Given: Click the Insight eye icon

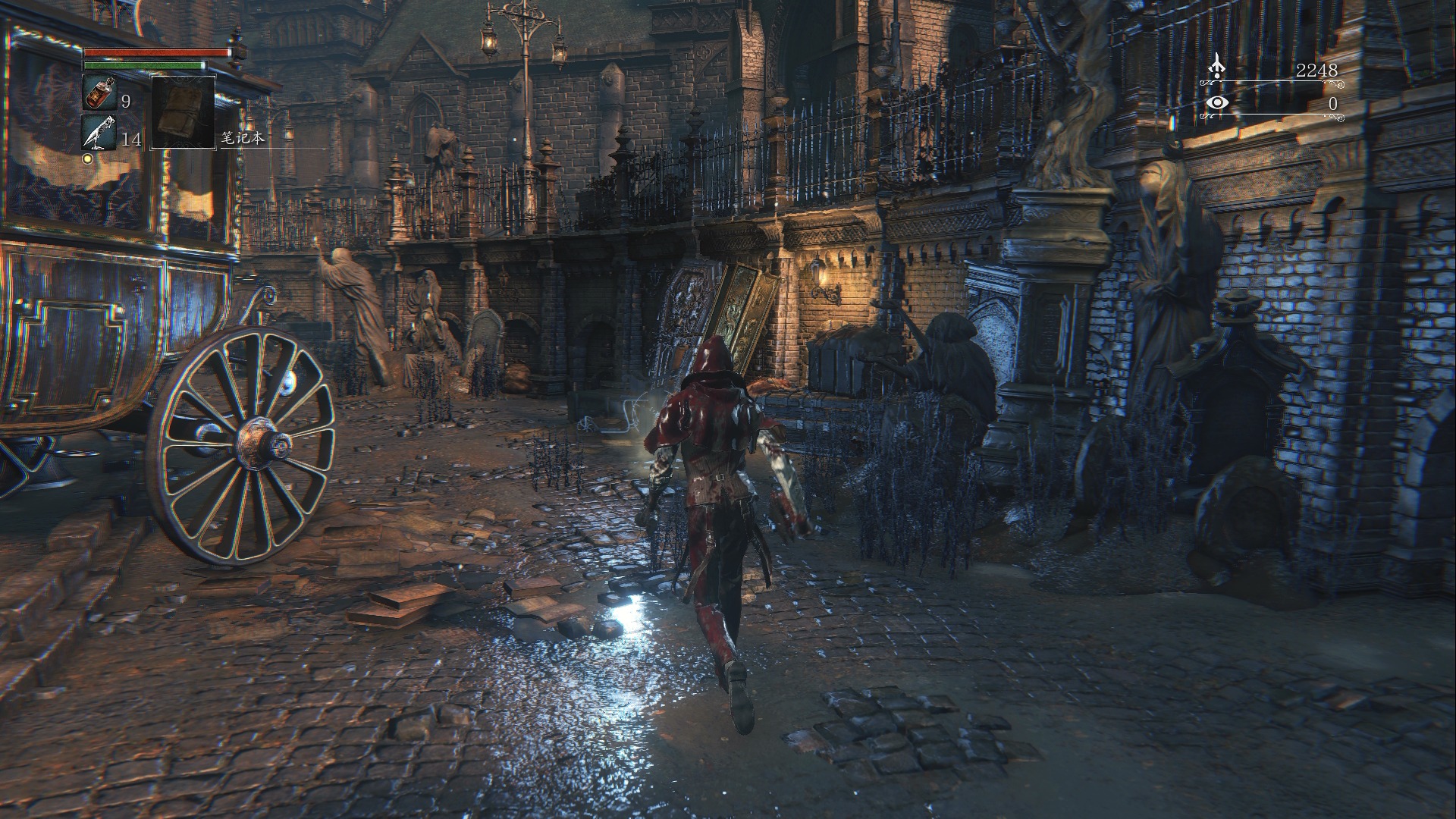Looking at the screenshot, I should click(1217, 103).
